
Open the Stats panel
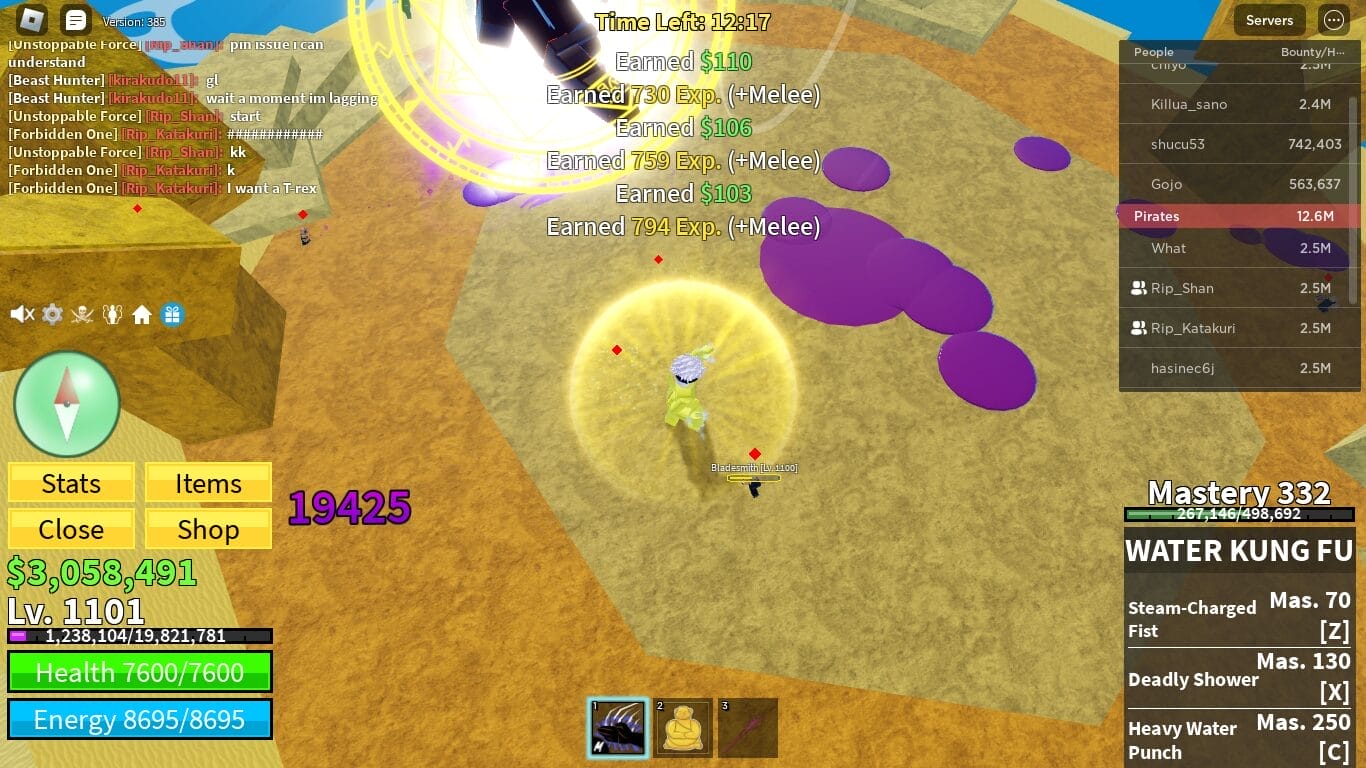[70, 483]
